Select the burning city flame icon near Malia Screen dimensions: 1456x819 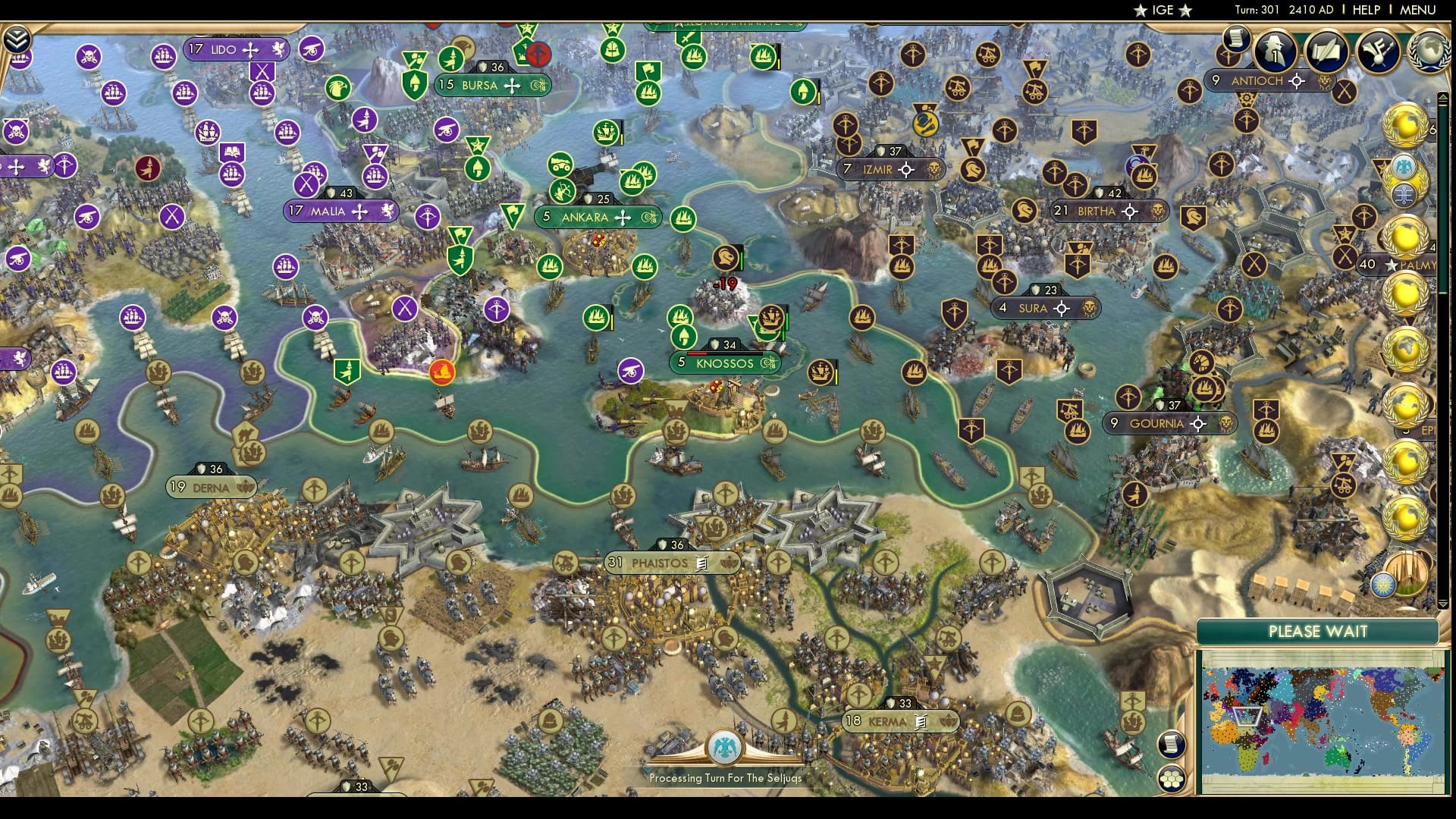click(x=441, y=372)
